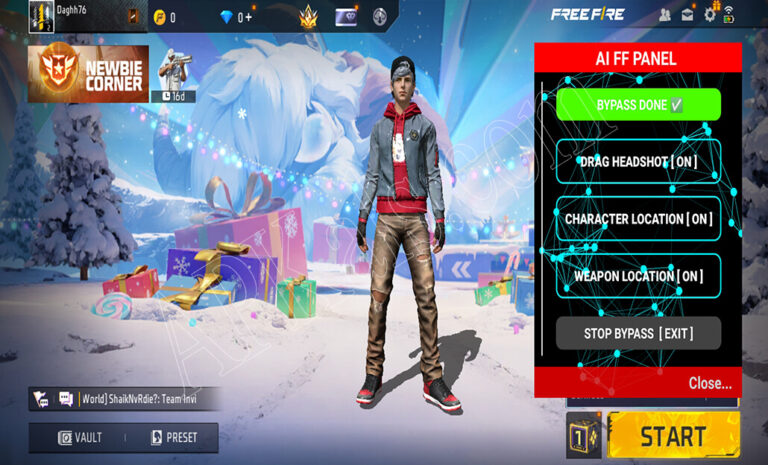Open the friends list icon
The image size is (768, 465).
tap(665, 14)
